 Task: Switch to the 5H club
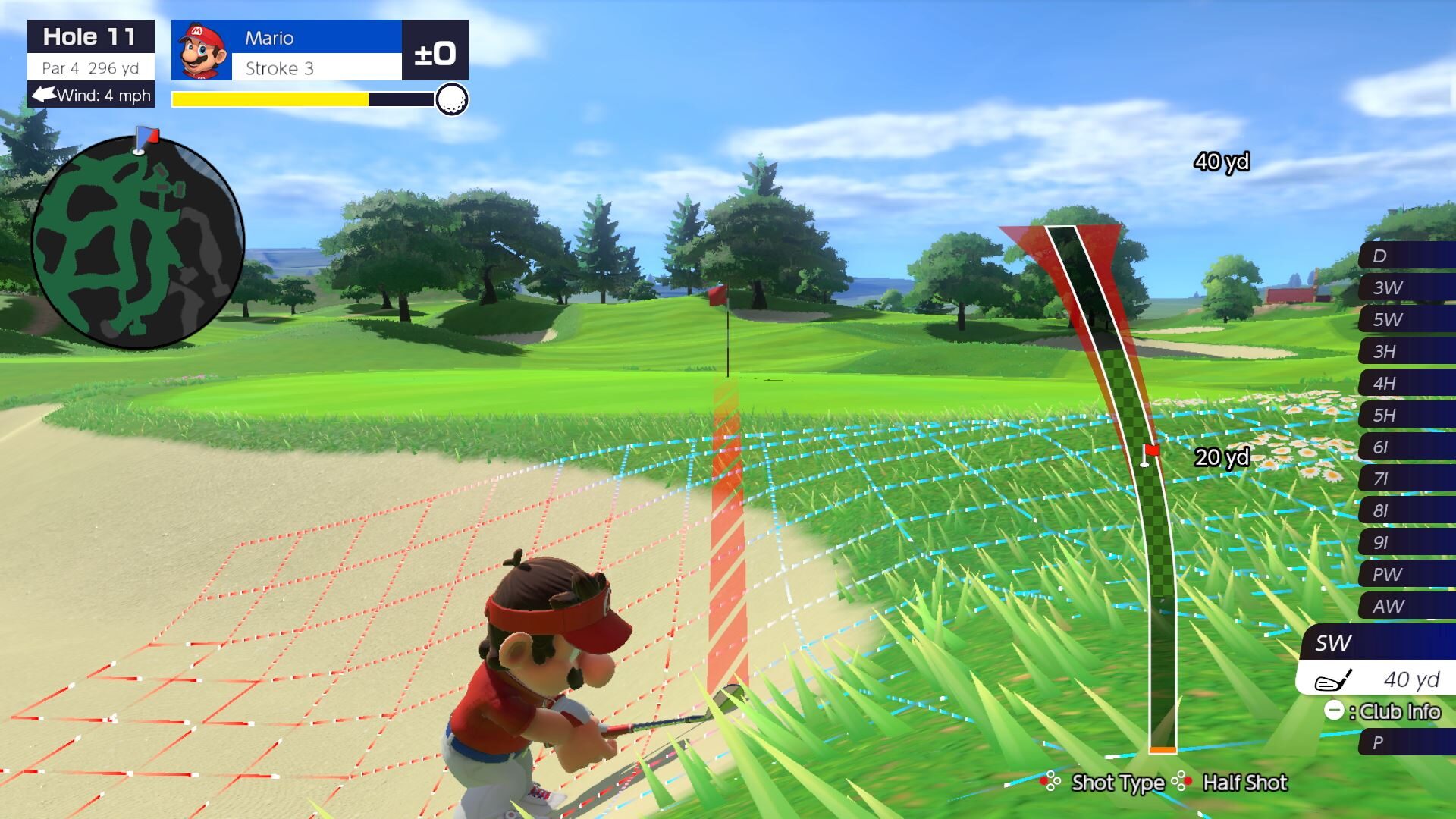(1405, 415)
